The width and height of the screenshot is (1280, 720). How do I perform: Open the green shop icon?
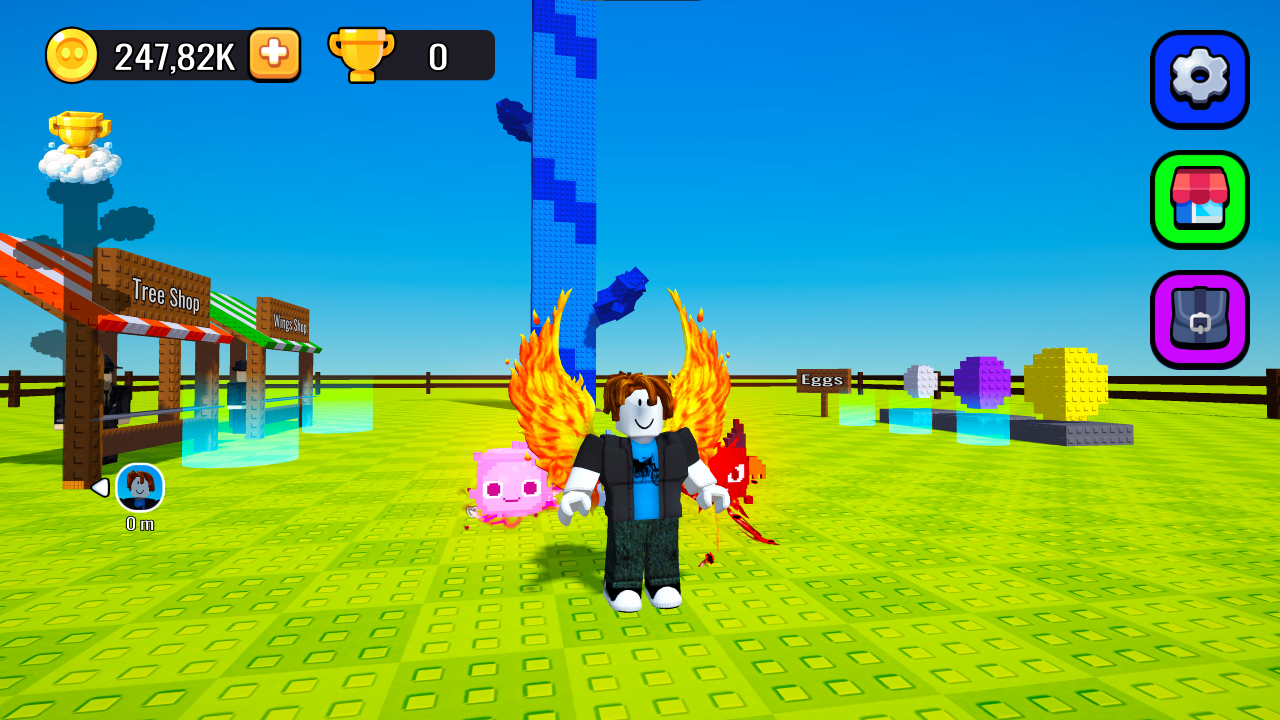coord(1199,199)
